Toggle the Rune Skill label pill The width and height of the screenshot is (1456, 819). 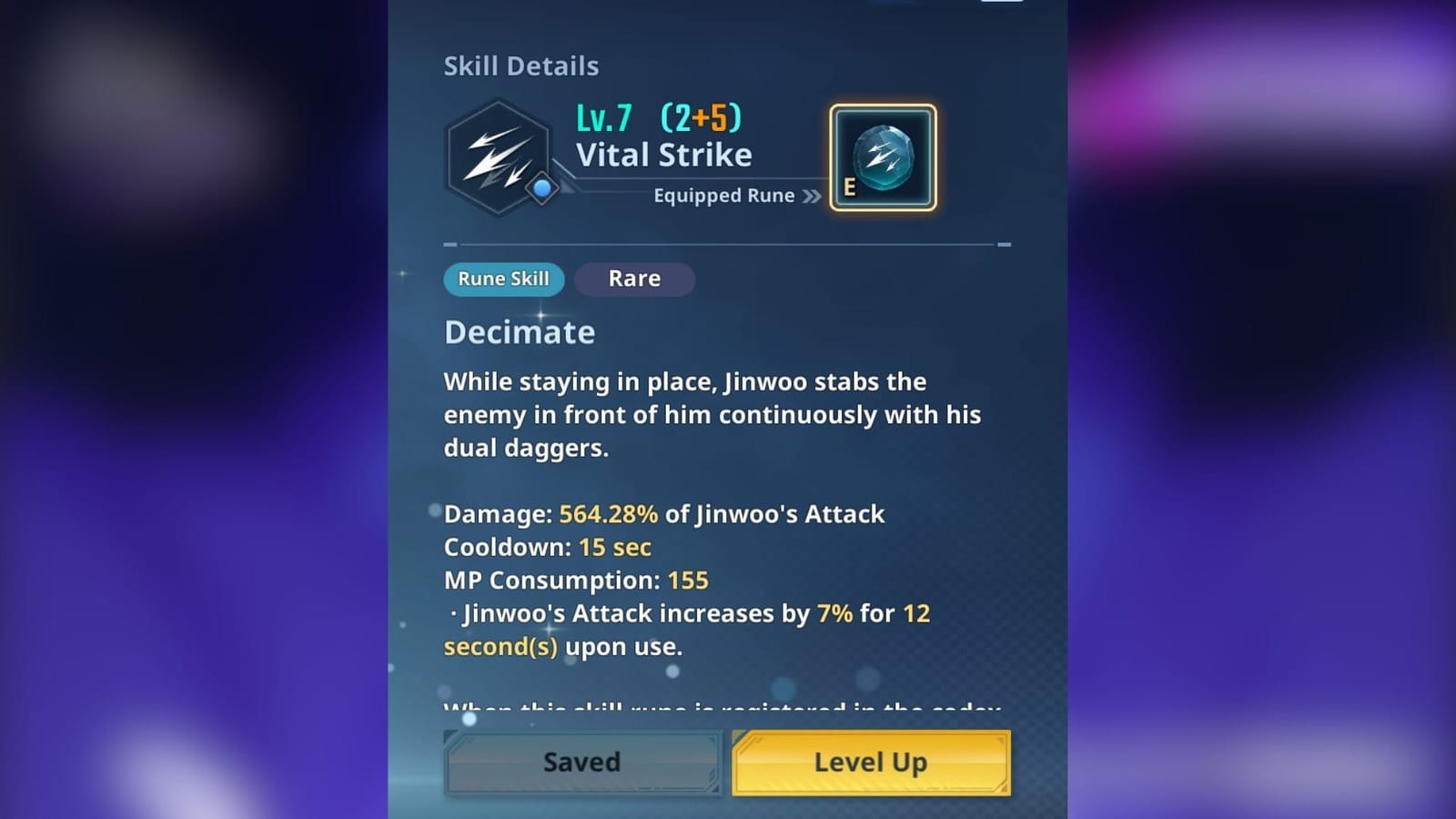click(503, 279)
